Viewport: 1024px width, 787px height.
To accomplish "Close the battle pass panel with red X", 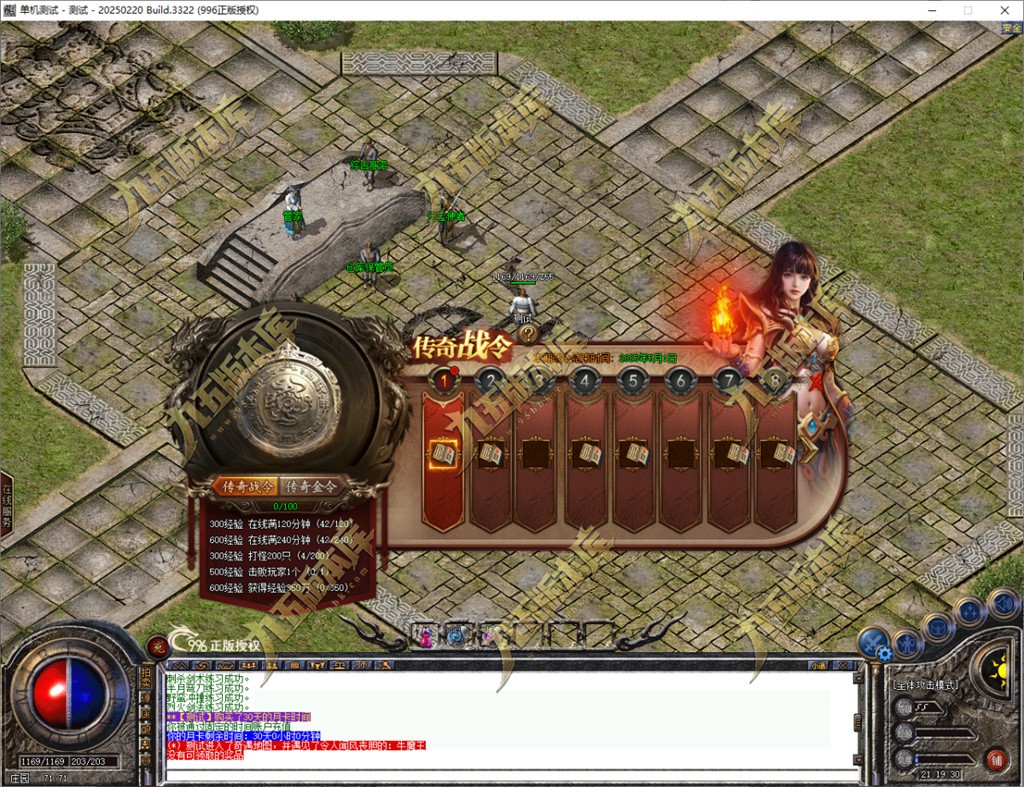I will coord(818,382).
